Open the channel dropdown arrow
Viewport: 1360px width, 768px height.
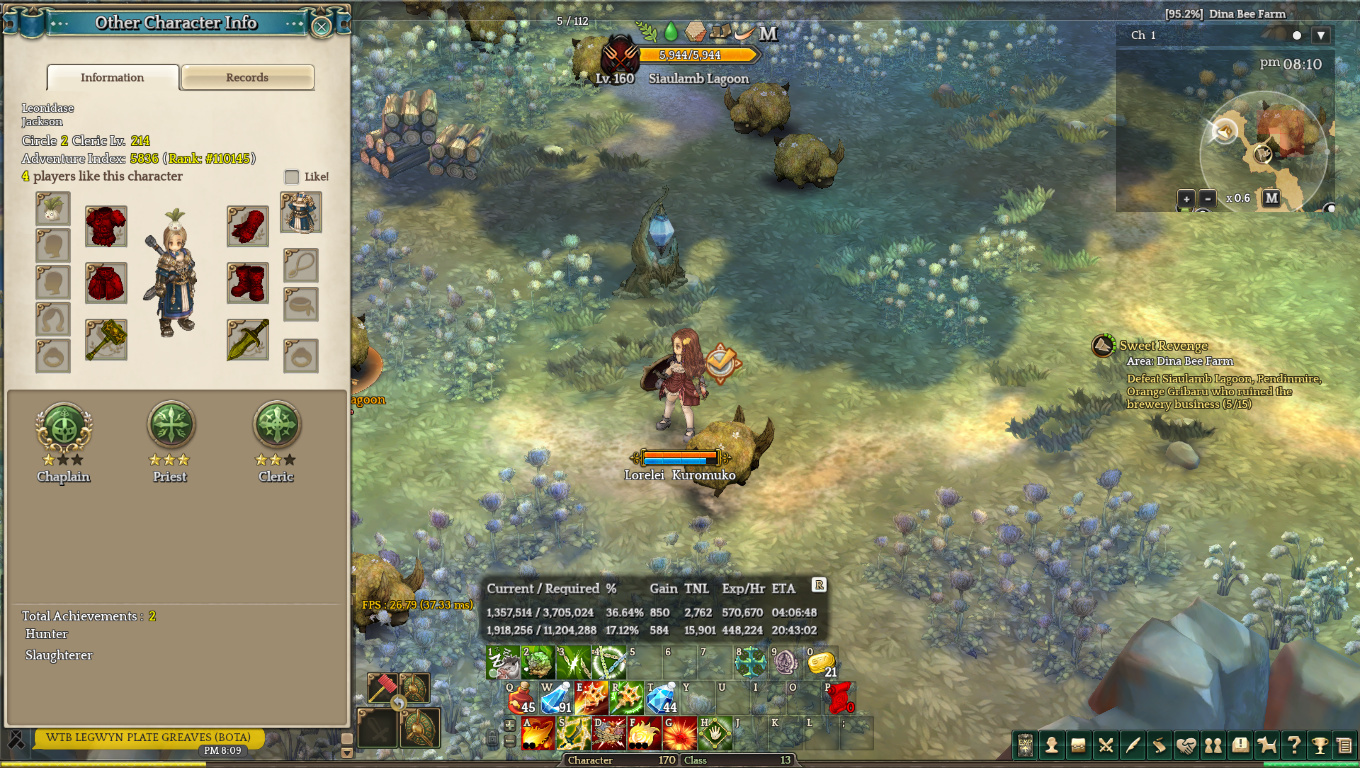[x=1321, y=35]
